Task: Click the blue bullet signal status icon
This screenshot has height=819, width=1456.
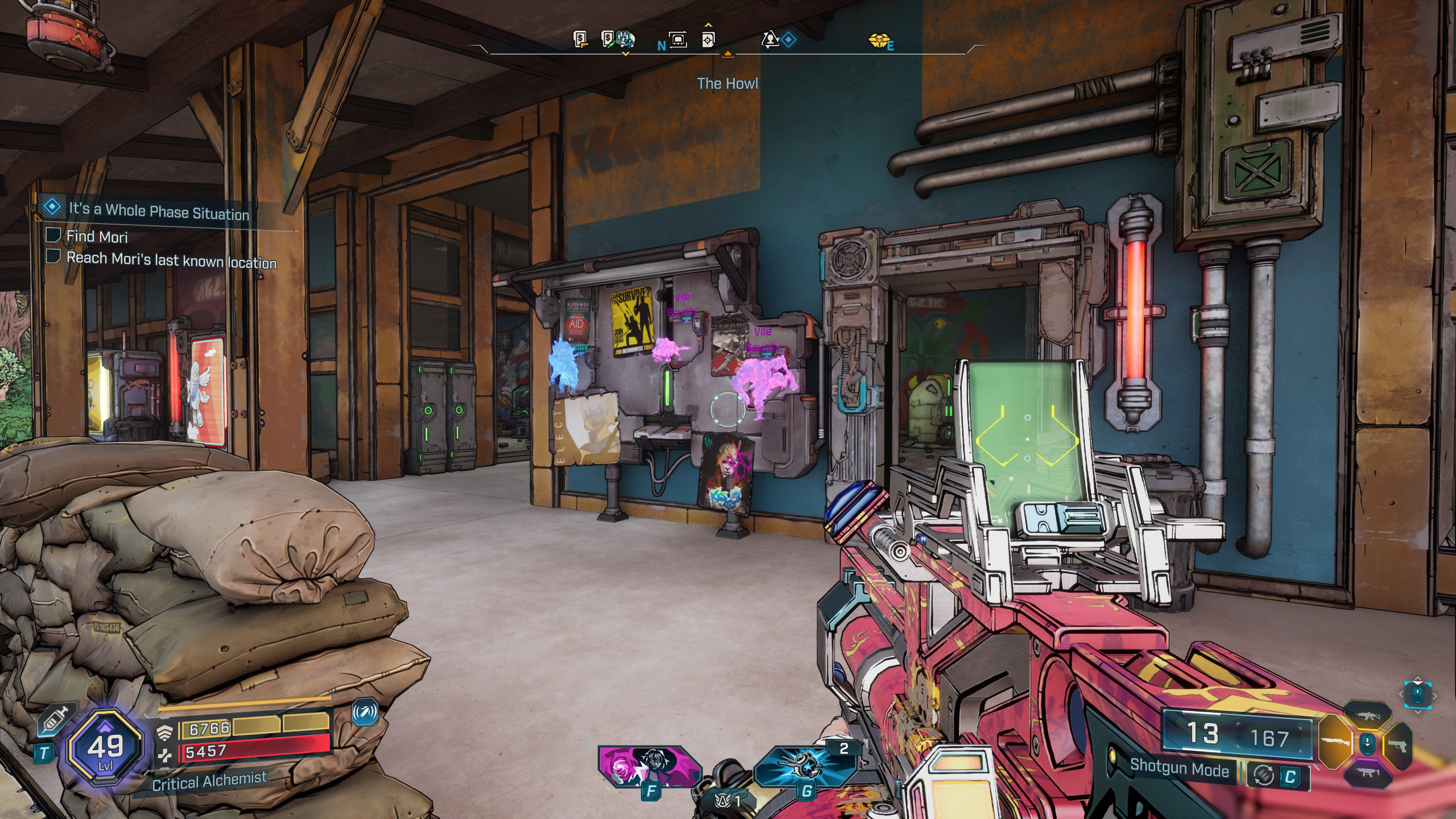Action: coord(365,712)
